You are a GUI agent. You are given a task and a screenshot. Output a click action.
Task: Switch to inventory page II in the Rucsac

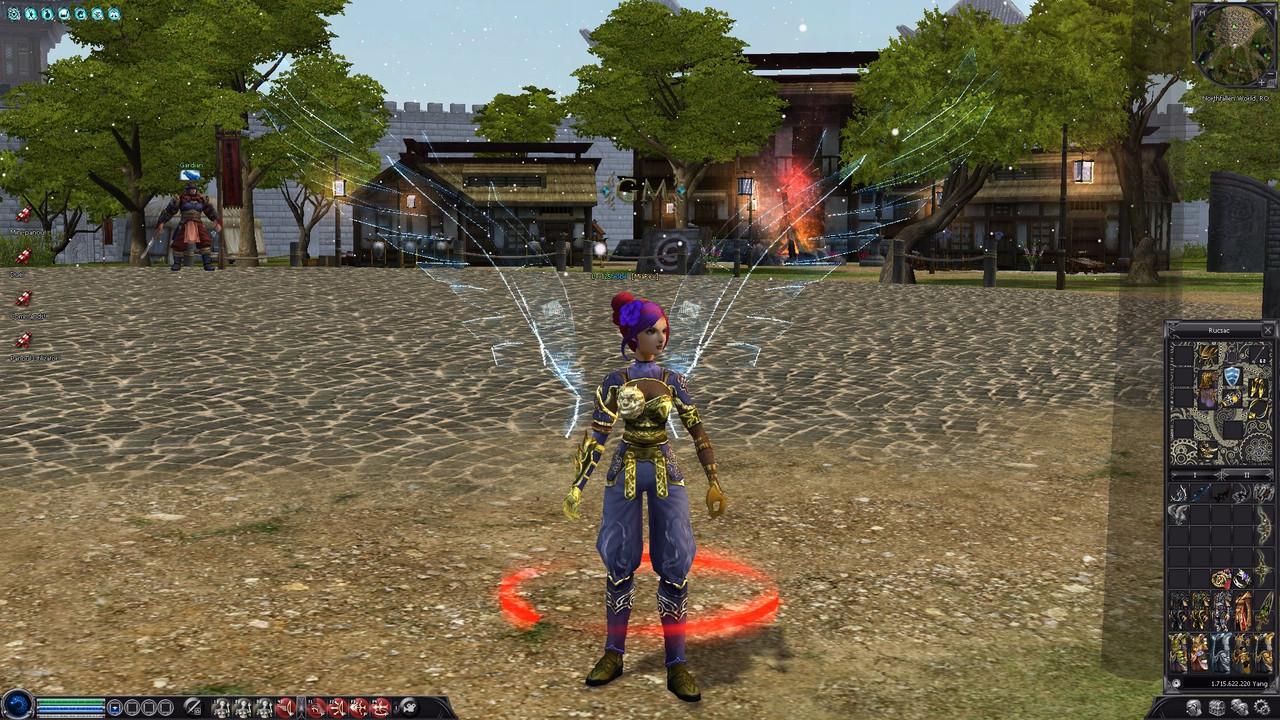[x=1246, y=475]
